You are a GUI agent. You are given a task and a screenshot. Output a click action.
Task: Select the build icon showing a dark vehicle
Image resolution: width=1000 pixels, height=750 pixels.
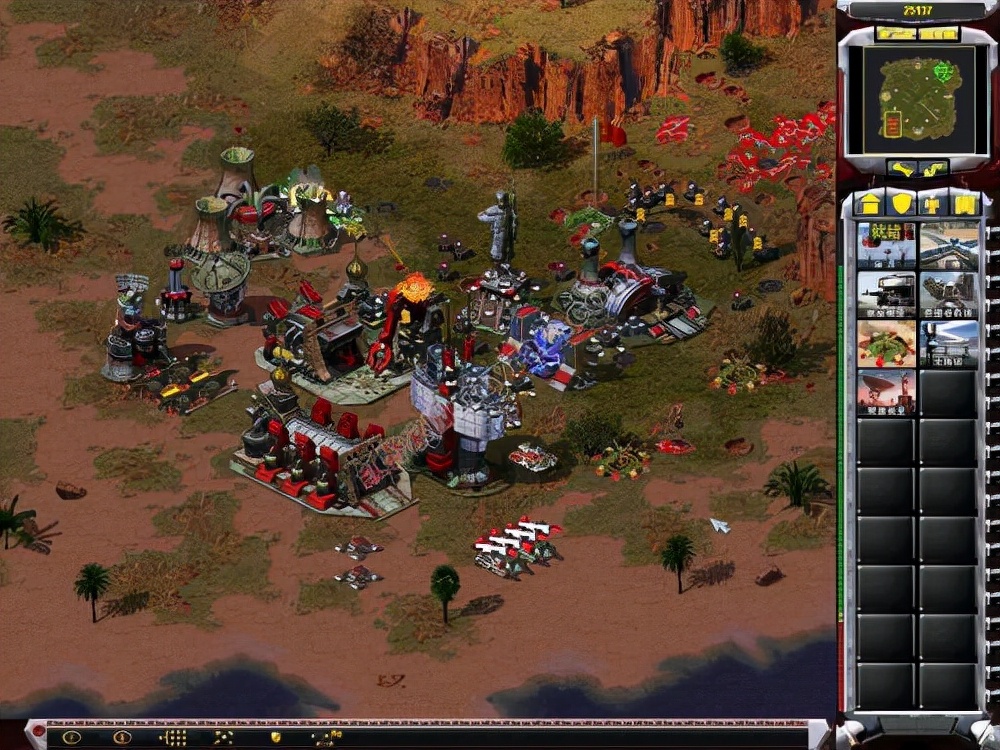[x=886, y=295]
